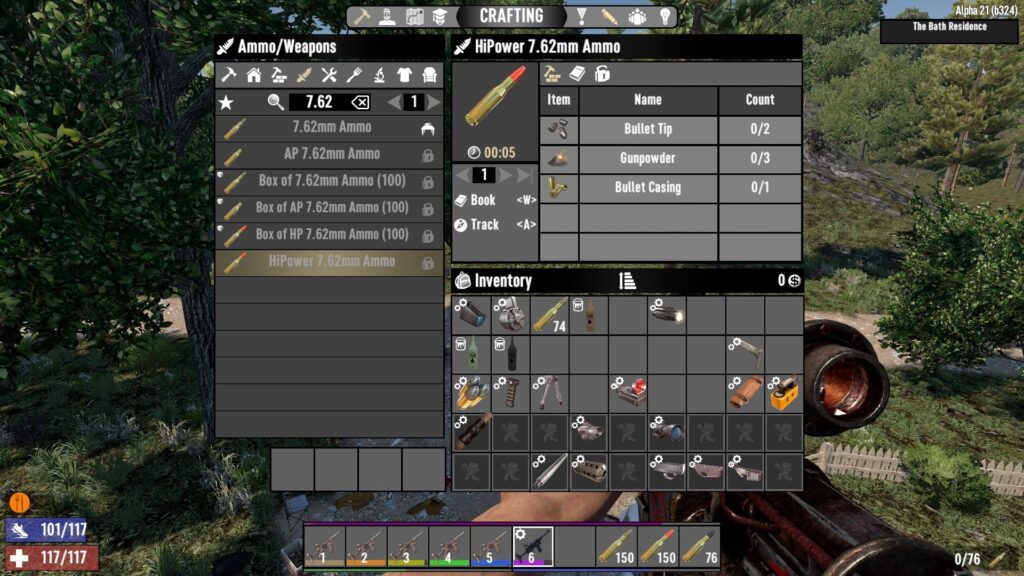This screenshot has height=576, width=1024.
Task: Select the 7.62mm Ammo recipe
Action: 331,128
